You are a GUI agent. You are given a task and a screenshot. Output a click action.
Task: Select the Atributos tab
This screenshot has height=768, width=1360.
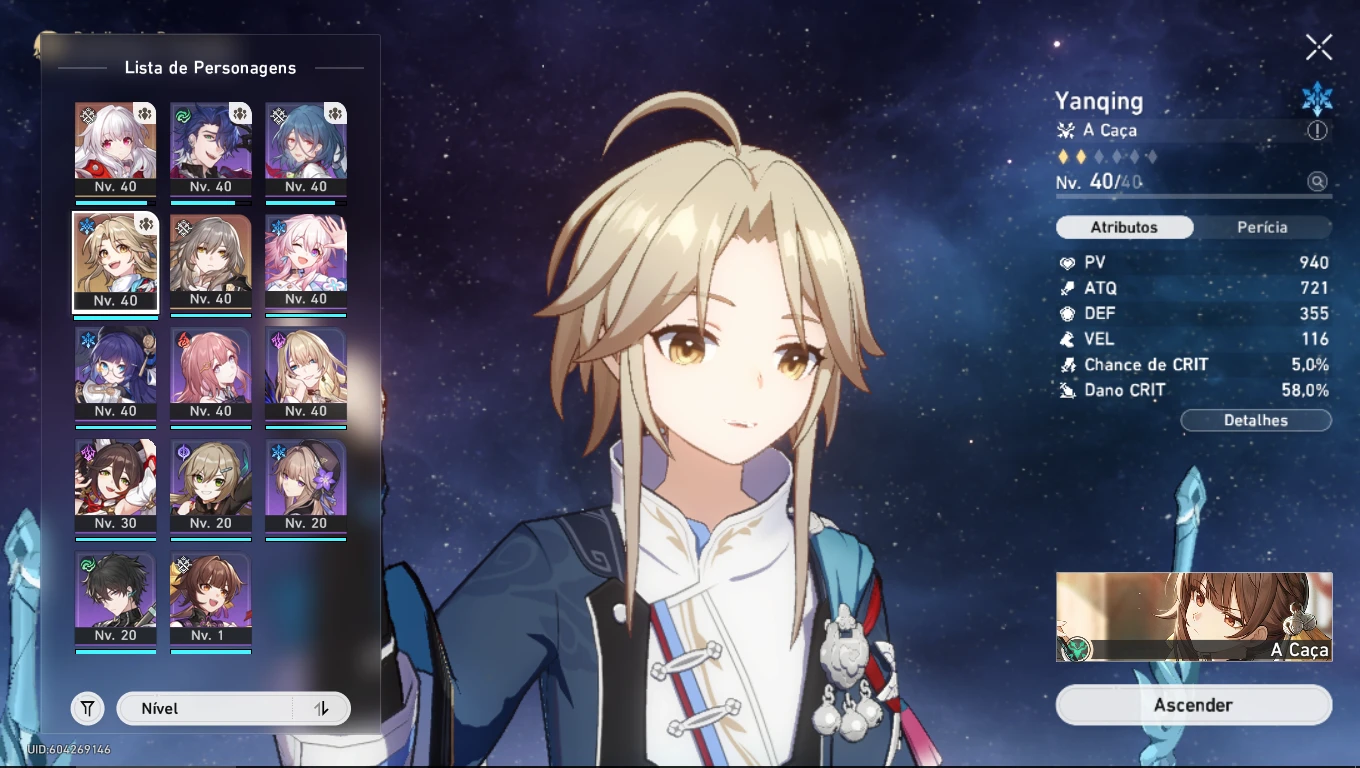point(1124,227)
